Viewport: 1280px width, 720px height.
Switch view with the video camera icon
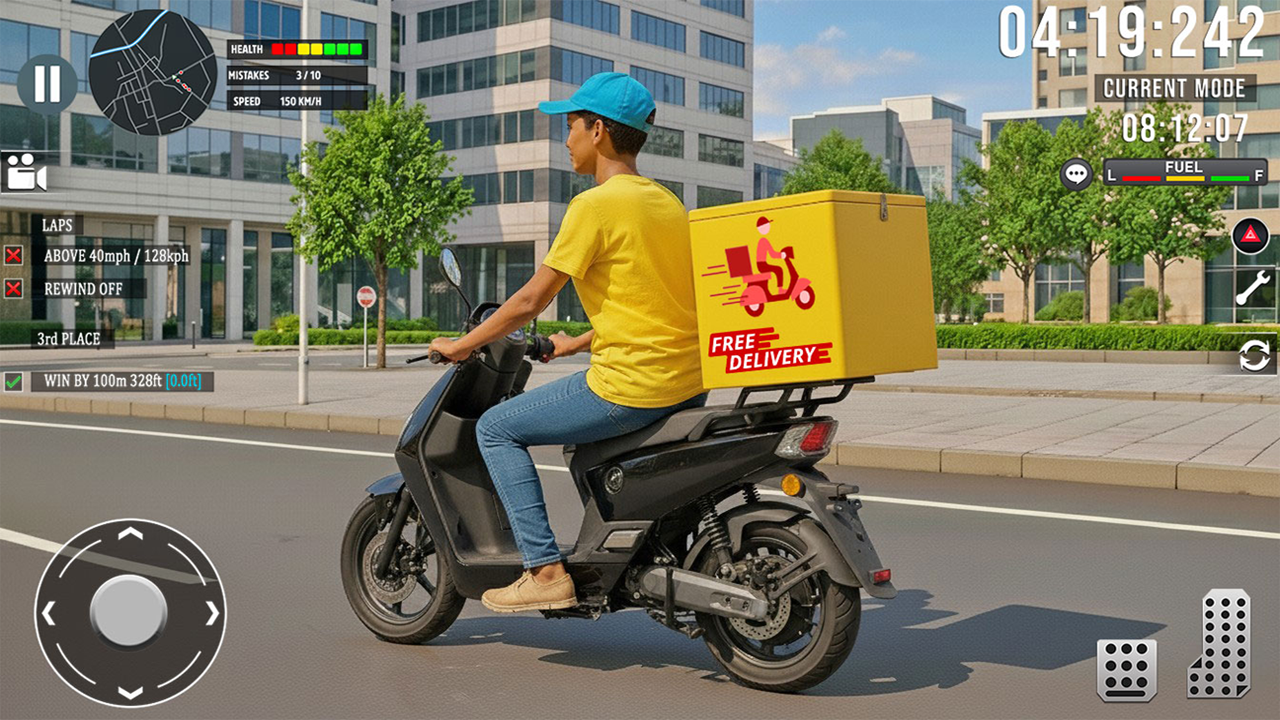click(25, 172)
